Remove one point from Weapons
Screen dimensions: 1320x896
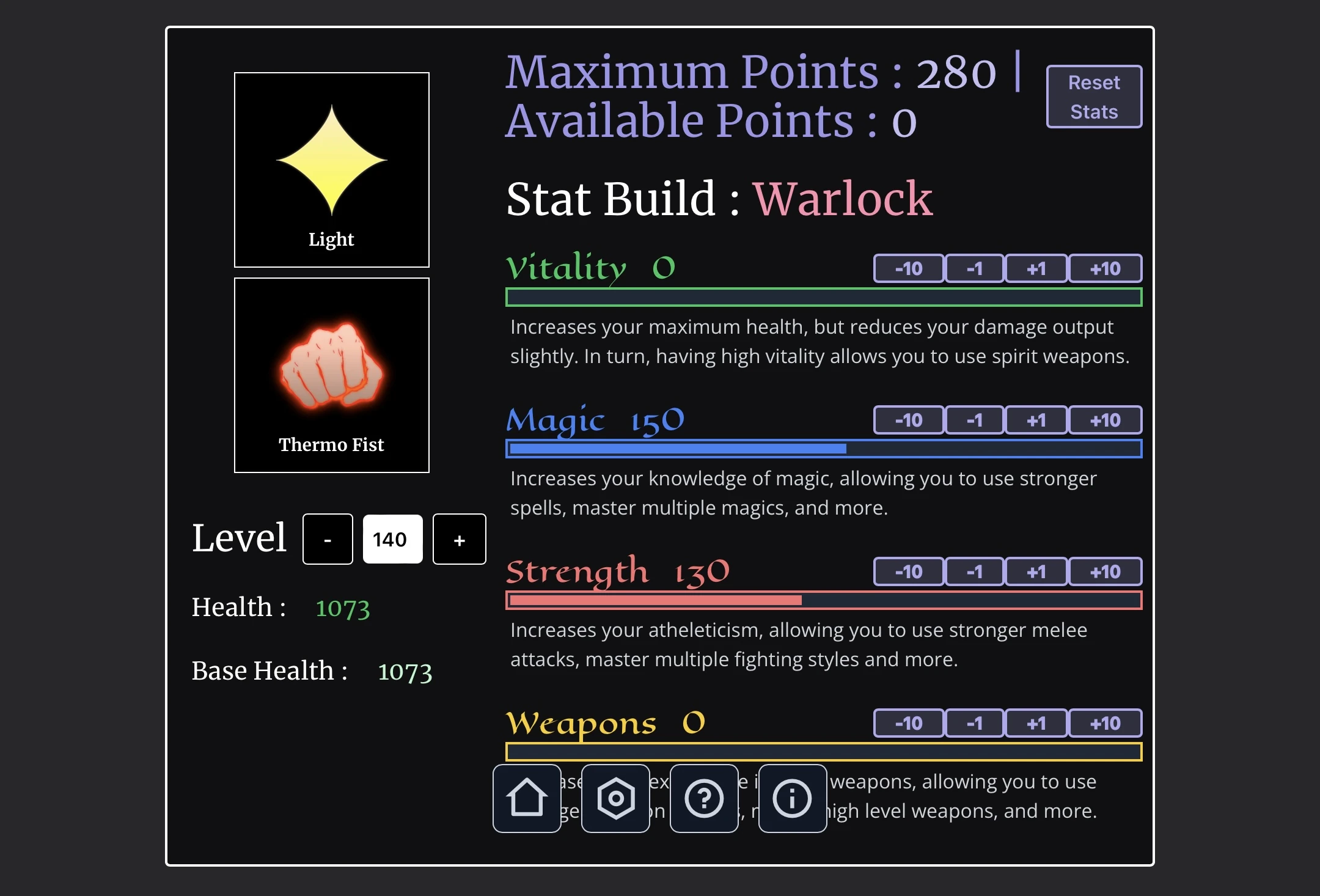tap(974, 723)
